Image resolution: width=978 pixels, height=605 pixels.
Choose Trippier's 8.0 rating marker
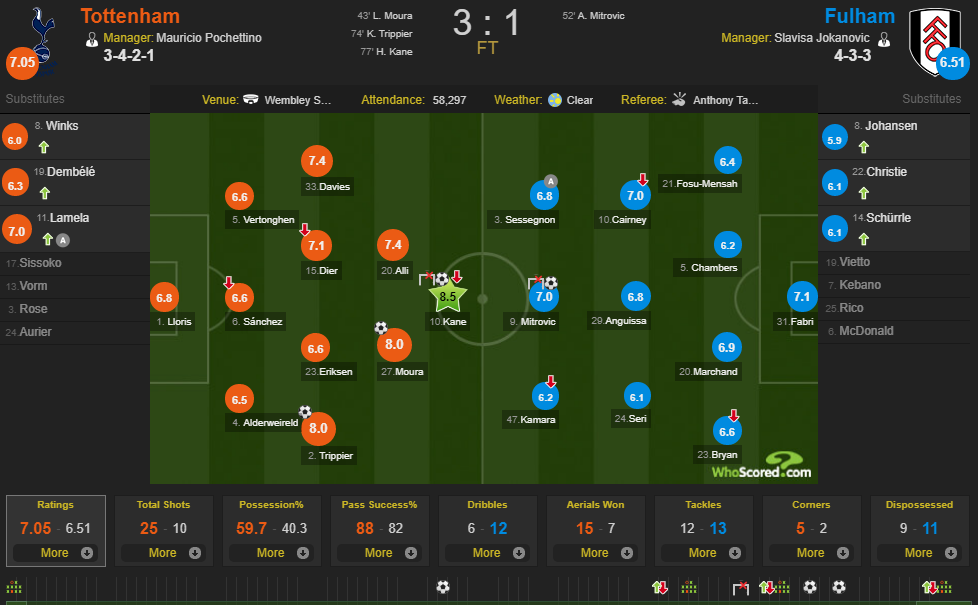click(x=318, y=430)
